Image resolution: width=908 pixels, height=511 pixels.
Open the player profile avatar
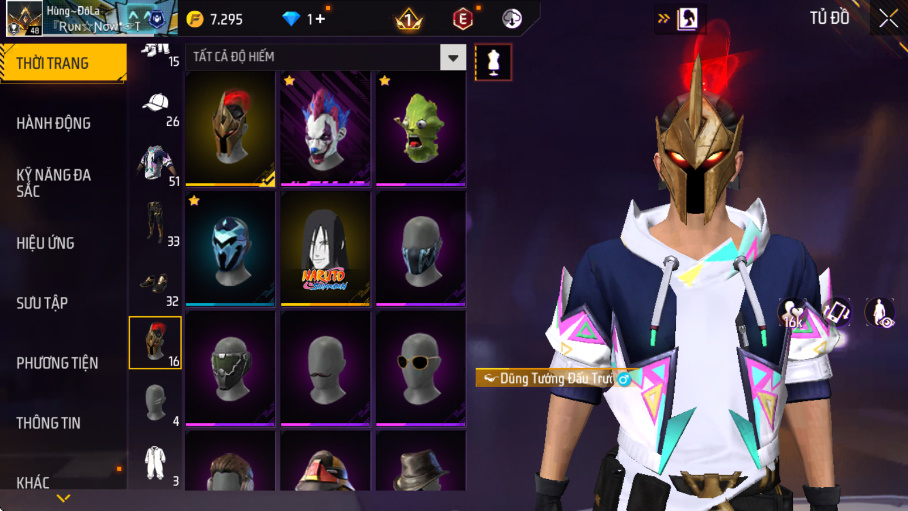coord(24,18)
